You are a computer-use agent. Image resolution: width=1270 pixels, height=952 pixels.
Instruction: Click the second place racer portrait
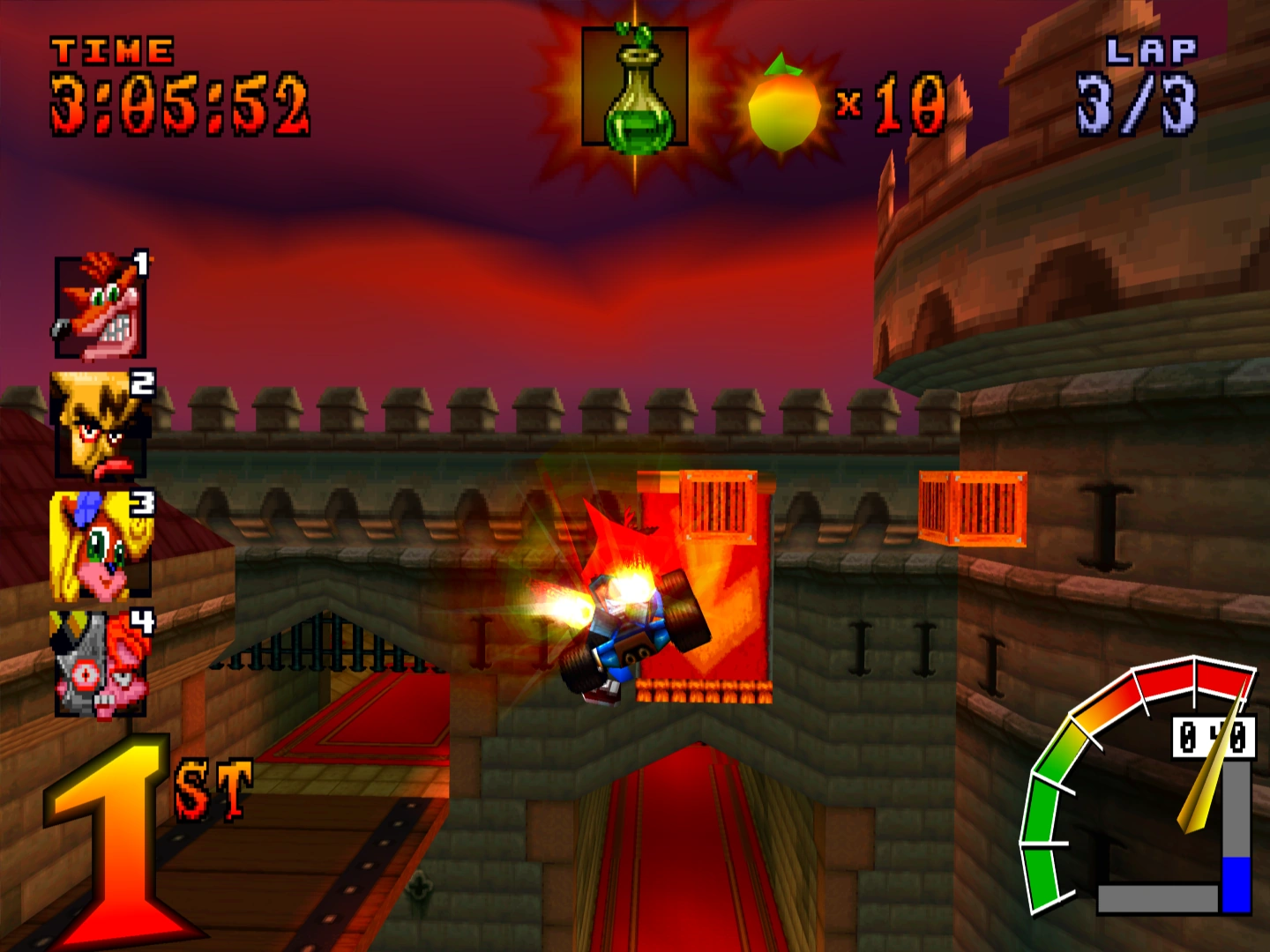(x=100, y=426)
